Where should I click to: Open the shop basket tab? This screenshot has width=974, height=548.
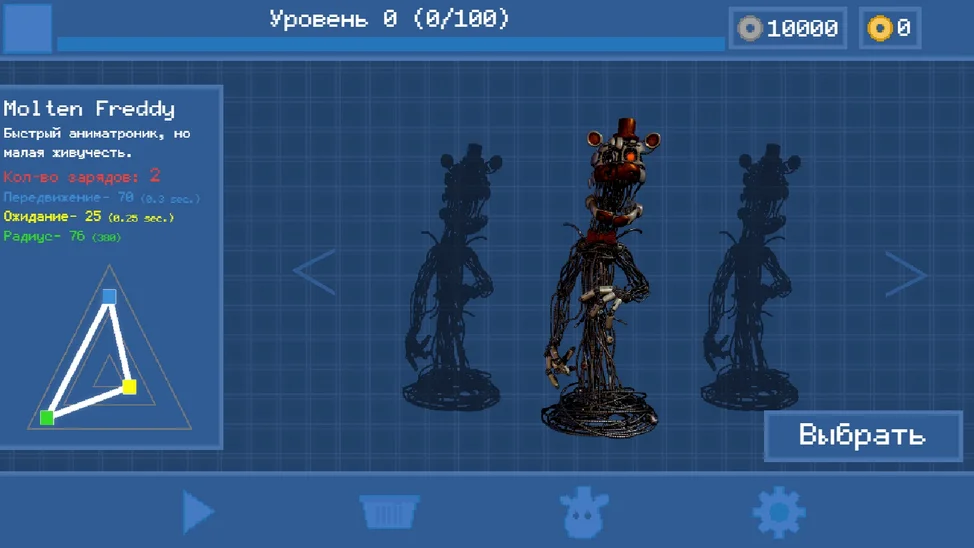pyautogui.click(x=390, y=512)
